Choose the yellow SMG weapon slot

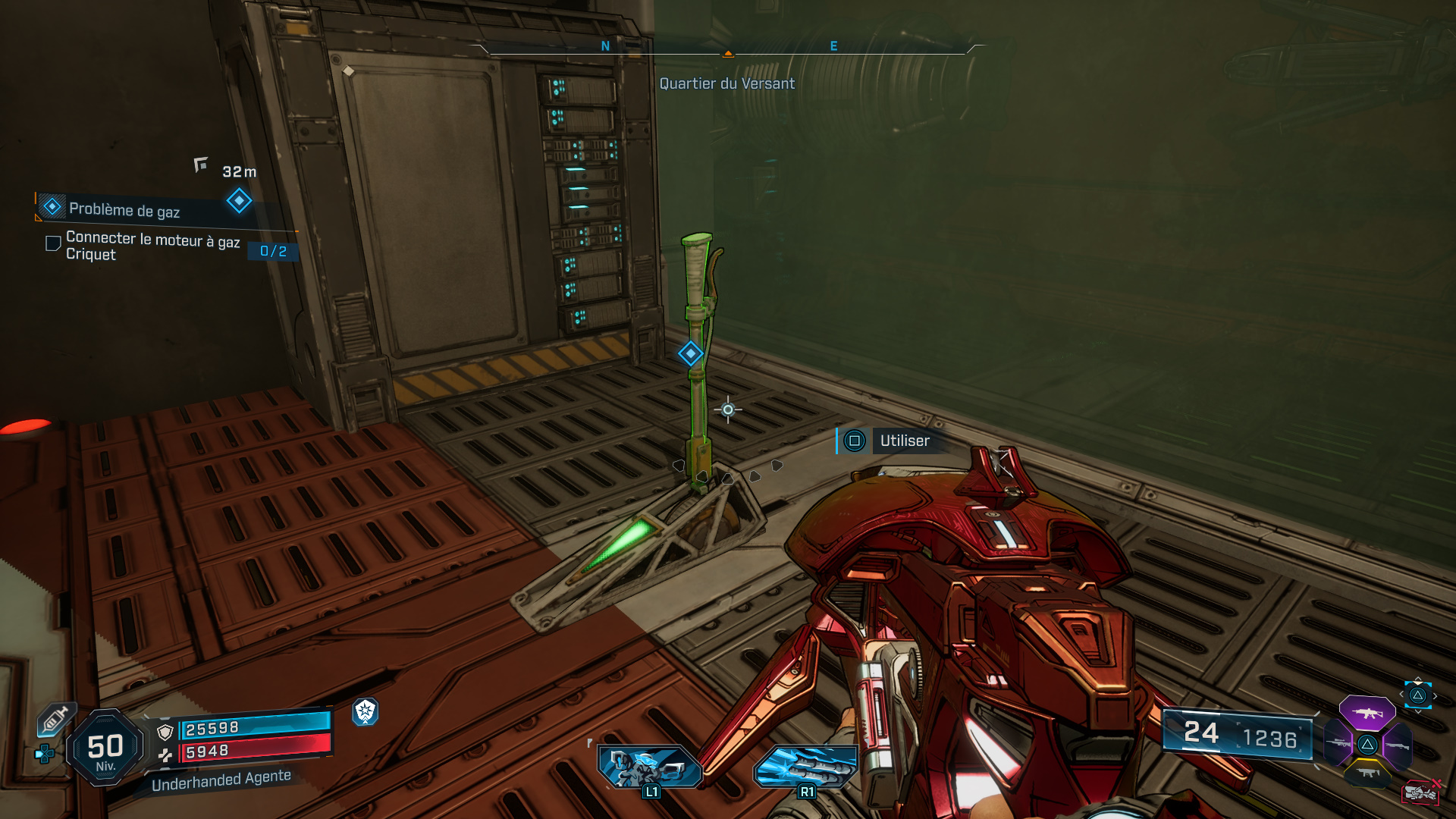(x=1368, y=773)
